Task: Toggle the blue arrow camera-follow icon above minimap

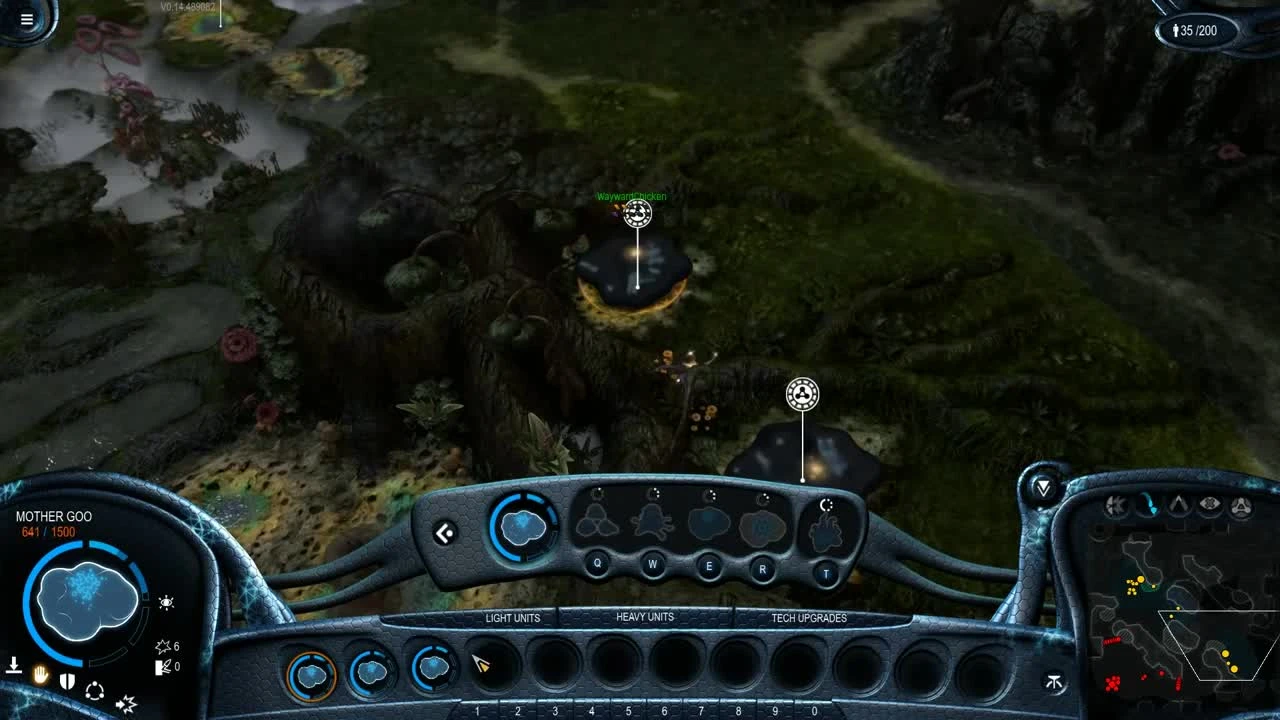Action: (x=1149, y=503)
